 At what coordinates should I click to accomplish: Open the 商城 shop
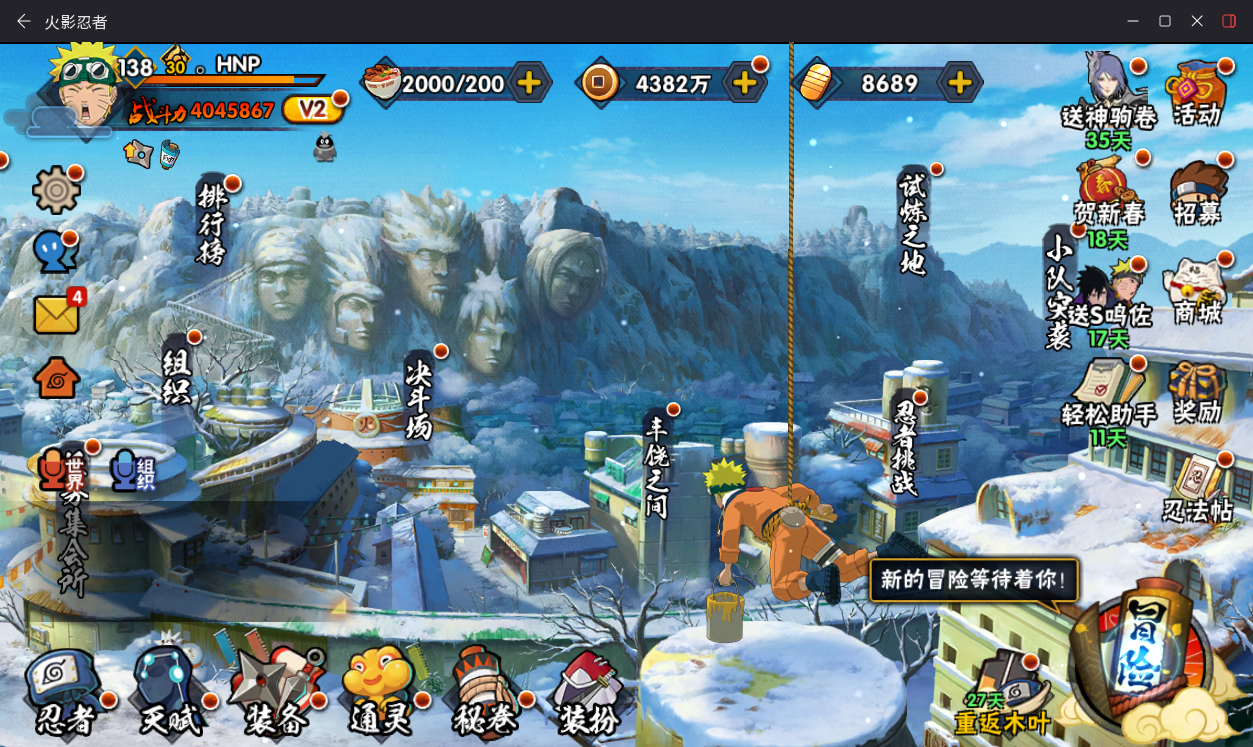(x=1198, y=292)
